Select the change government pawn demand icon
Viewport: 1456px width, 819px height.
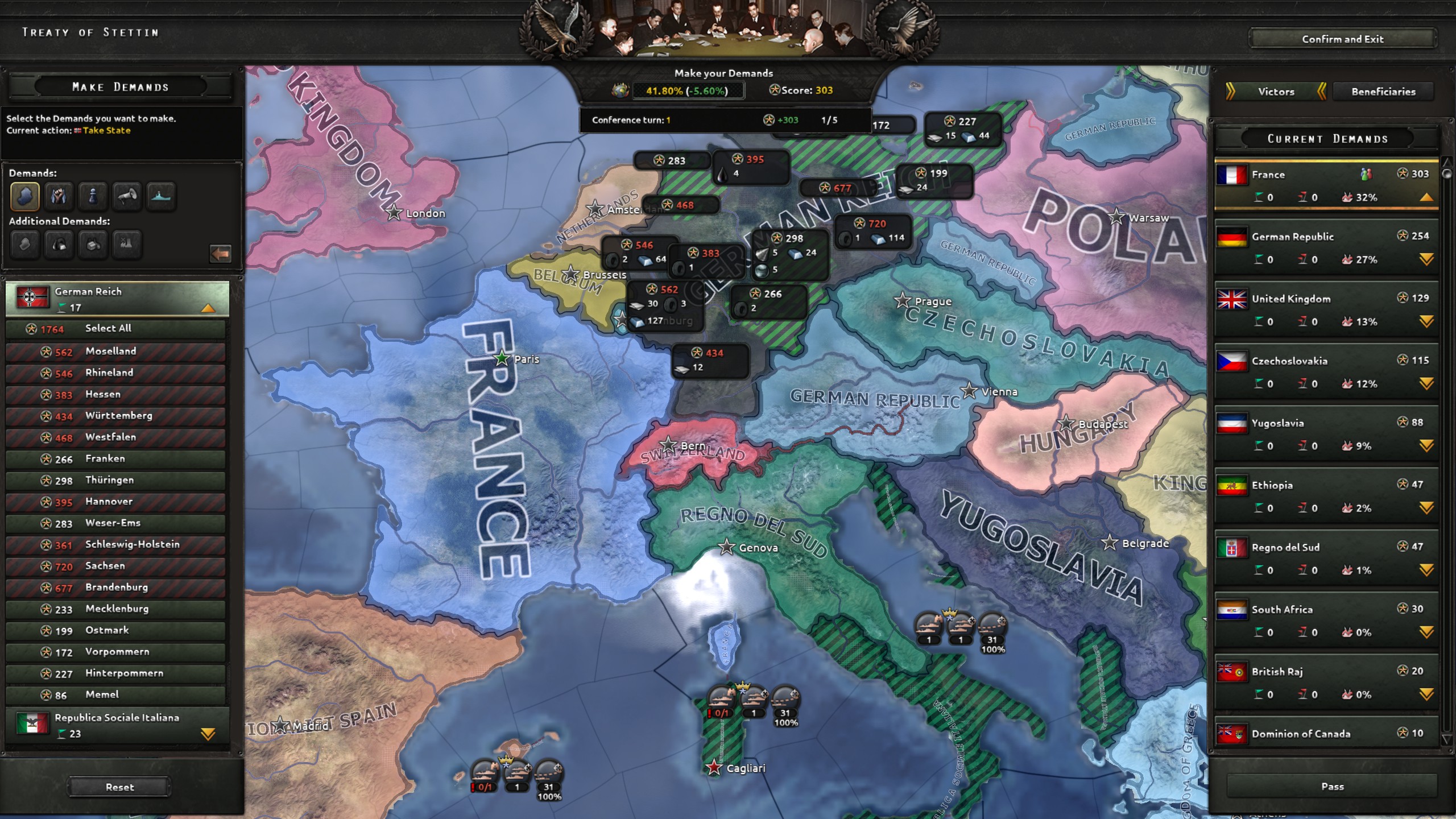(x=93, y=196)
